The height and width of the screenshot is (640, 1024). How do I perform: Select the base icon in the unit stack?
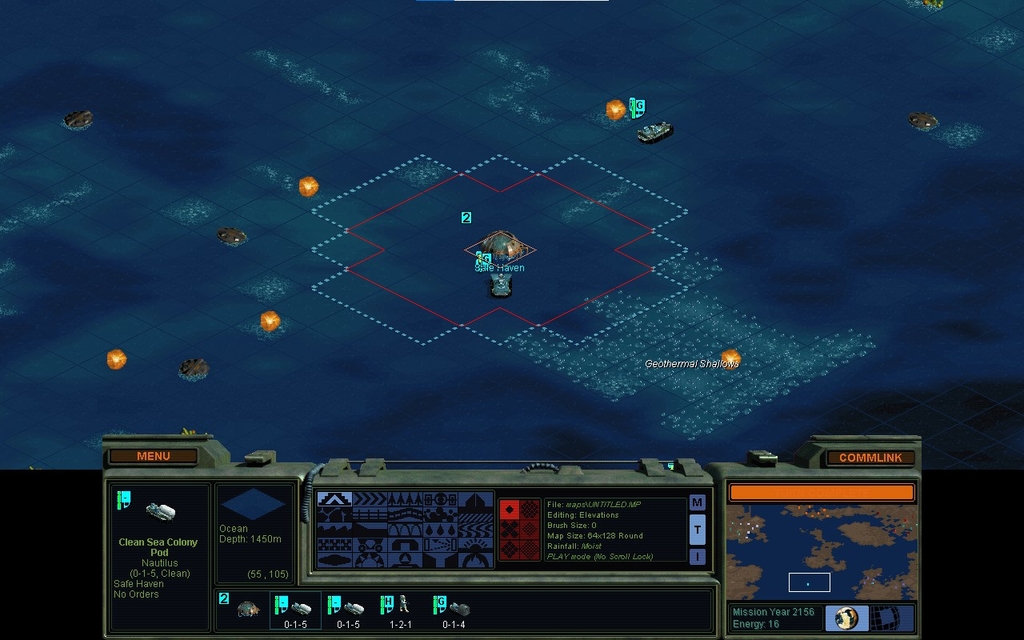click(x=247, y=607)
